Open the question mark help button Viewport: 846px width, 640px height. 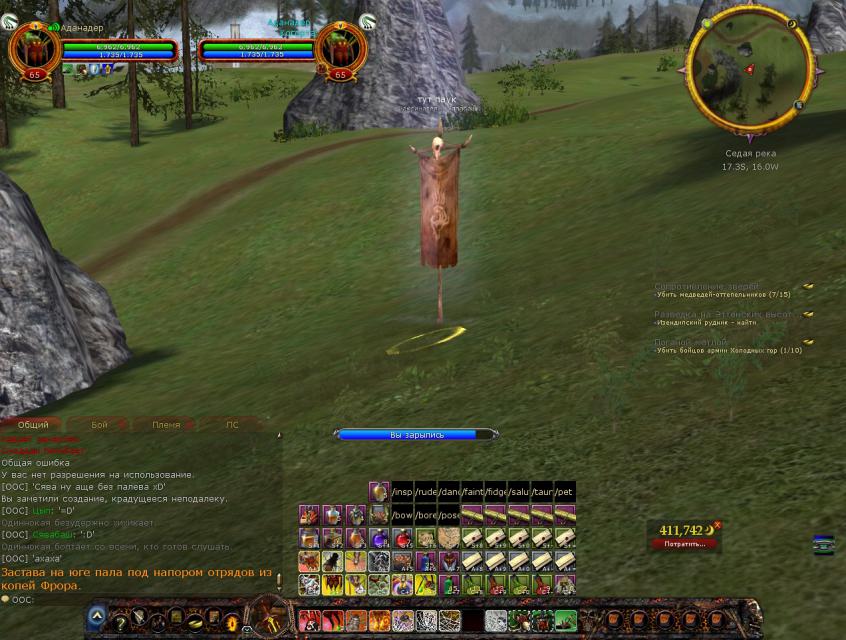(122, 624)
